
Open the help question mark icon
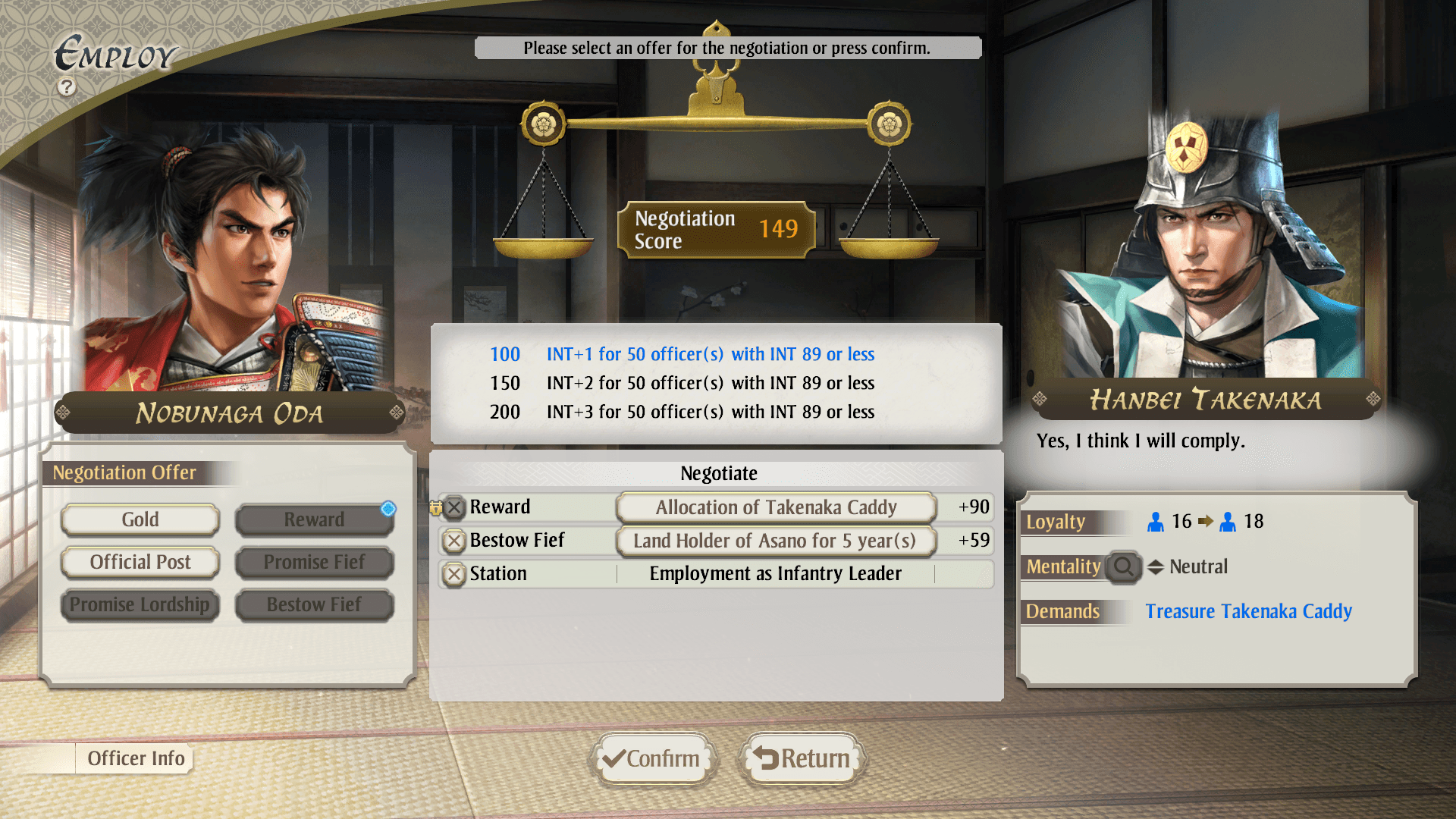67,87
